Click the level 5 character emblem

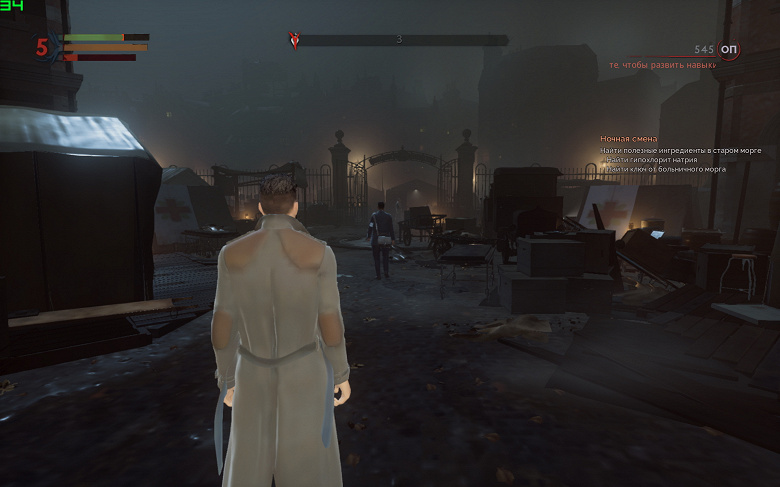pos(42,47)
